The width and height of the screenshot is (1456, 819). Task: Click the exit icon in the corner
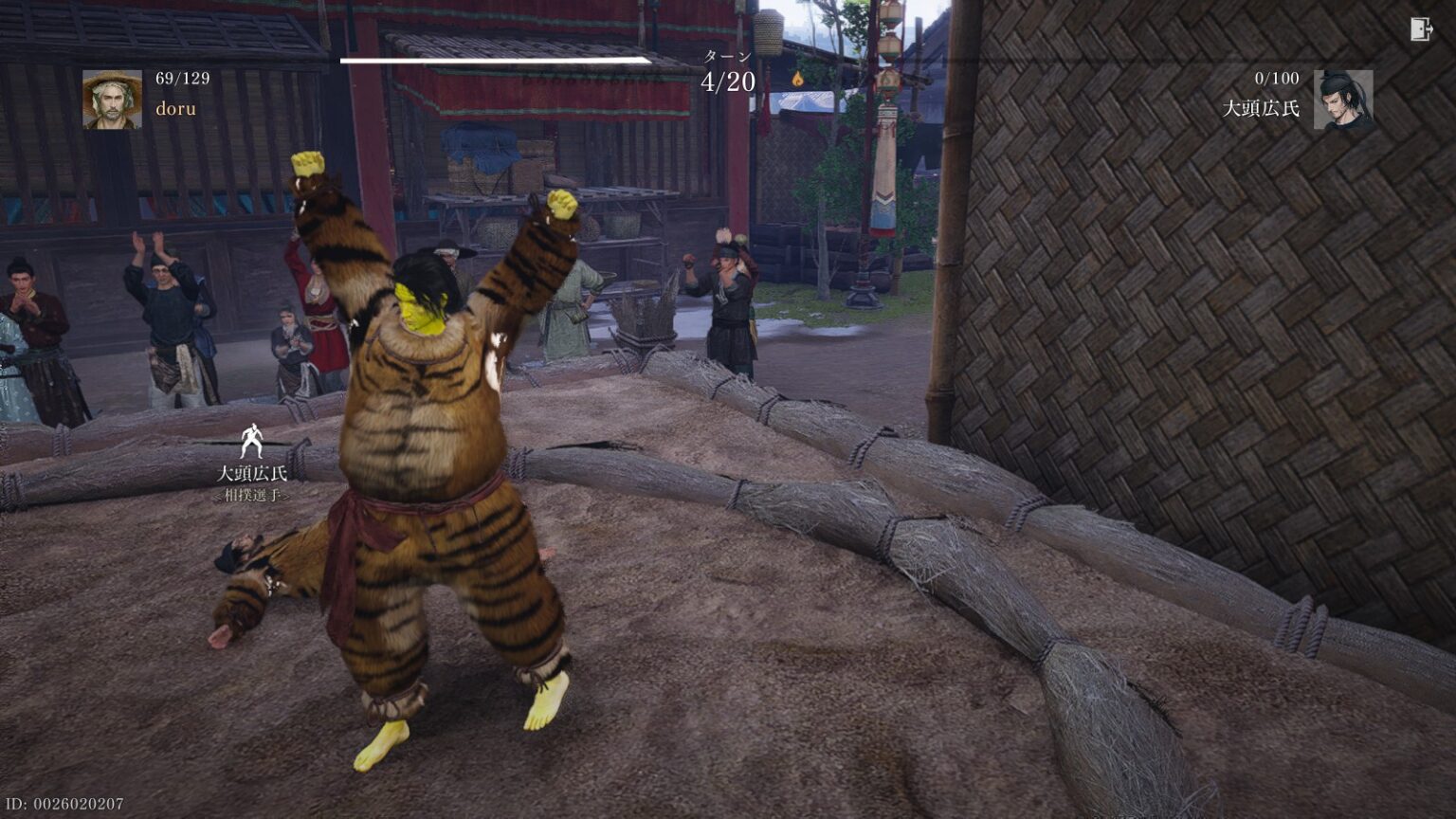[1421, 29]
